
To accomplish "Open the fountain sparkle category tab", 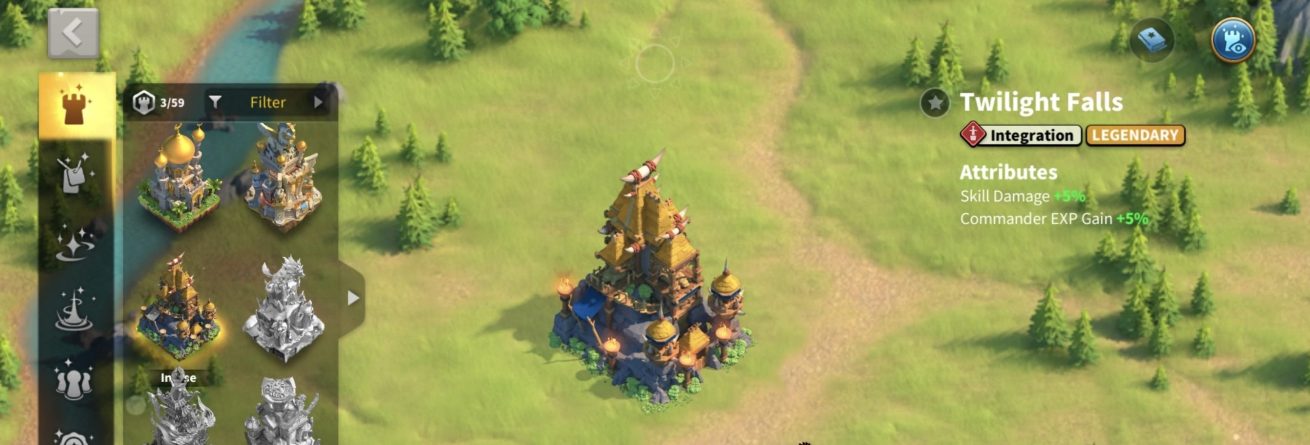I will click(x=76, y=312).
